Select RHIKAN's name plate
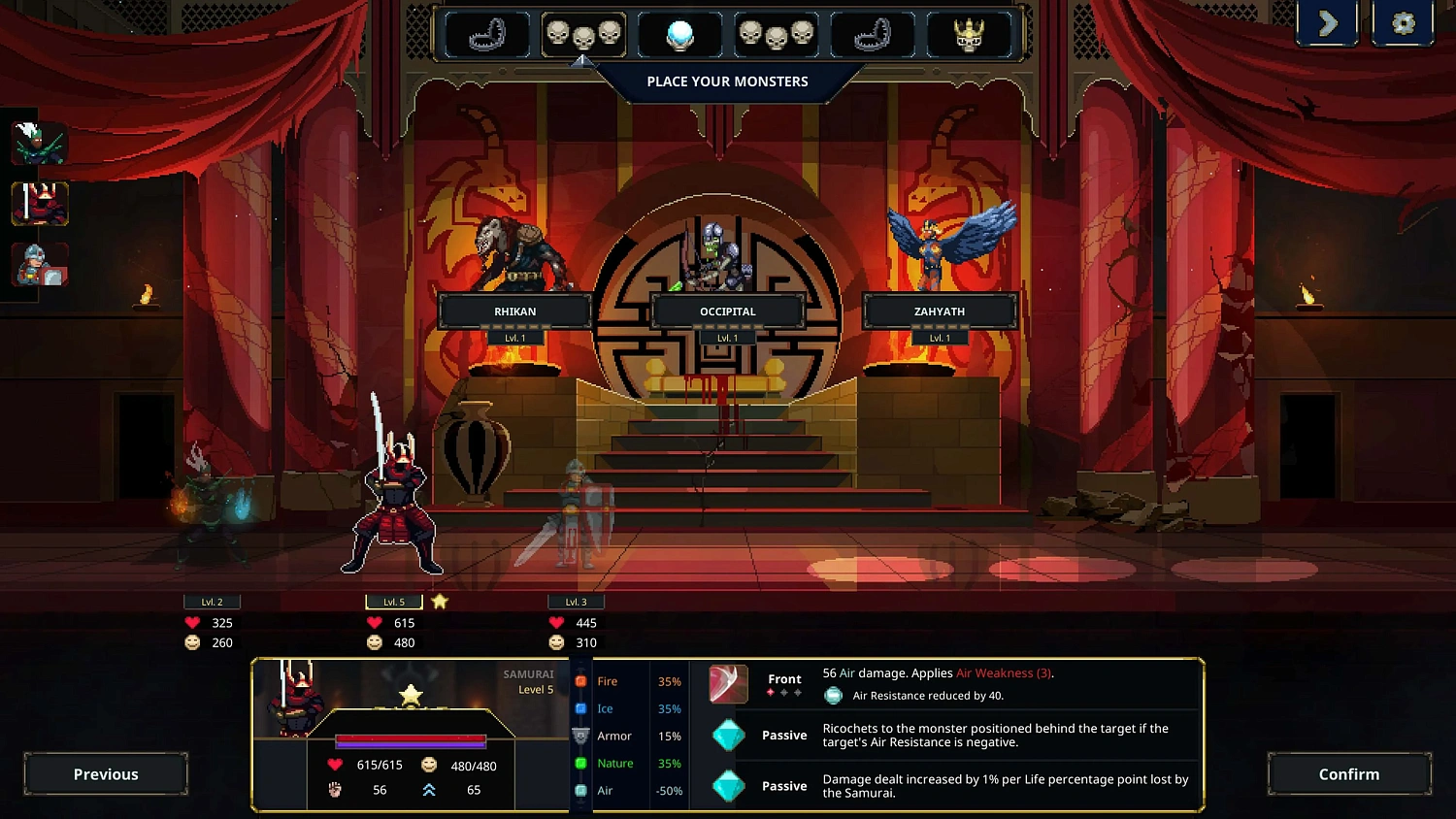Screen dimensions: 1456x819 click(515, 311)
